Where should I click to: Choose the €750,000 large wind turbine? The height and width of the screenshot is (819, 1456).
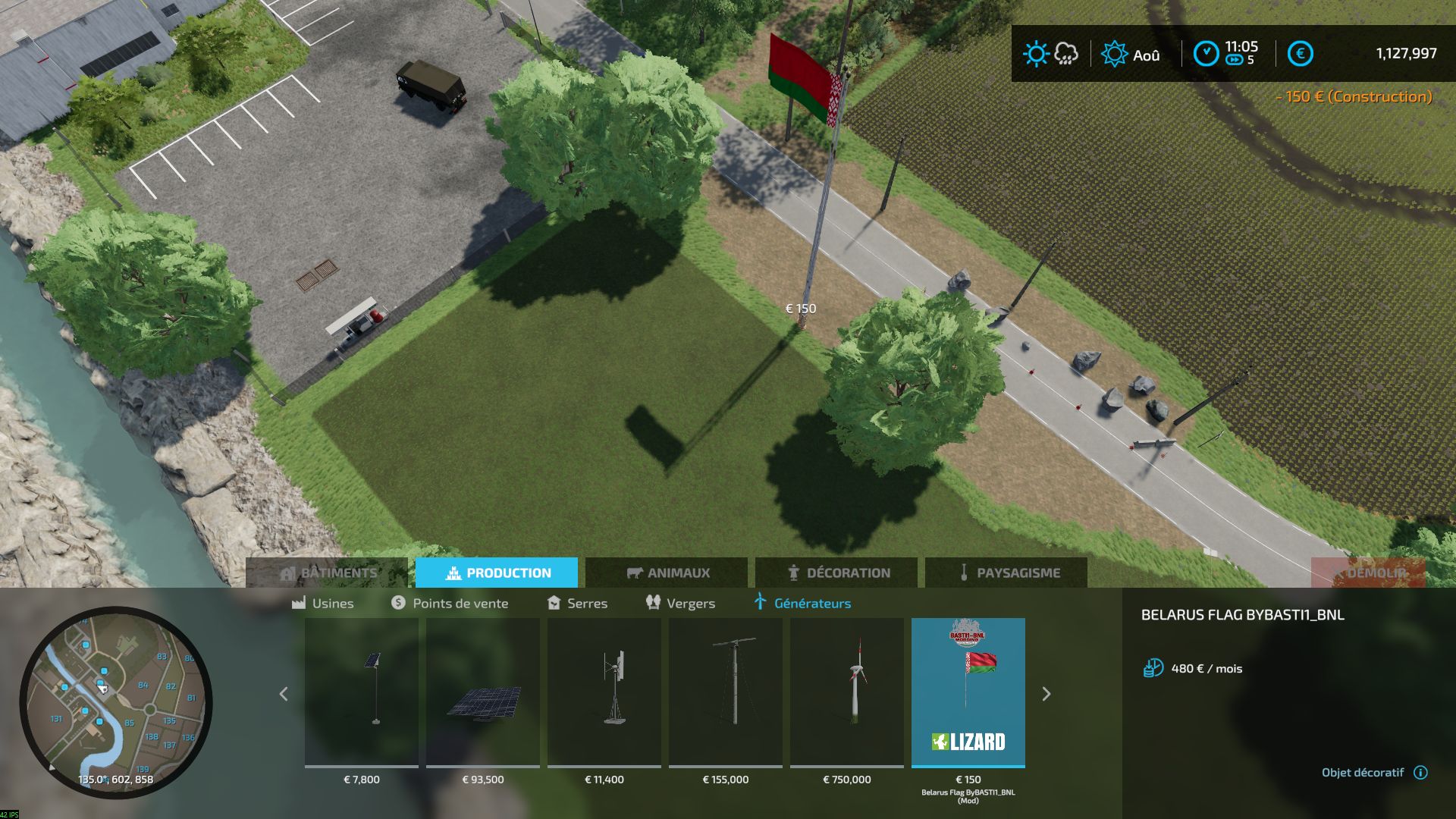tap(847, 692)
